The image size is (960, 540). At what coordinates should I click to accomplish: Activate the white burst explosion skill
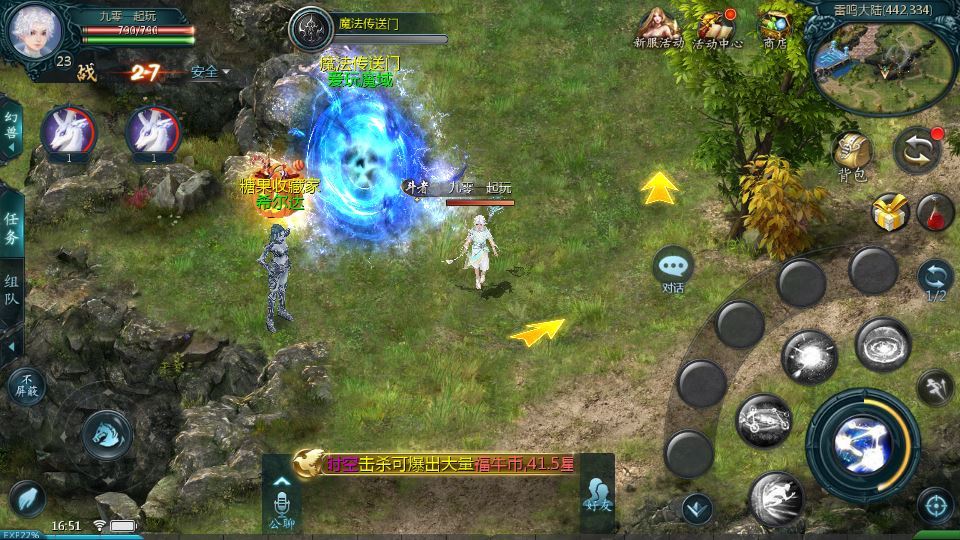(808, 357)
